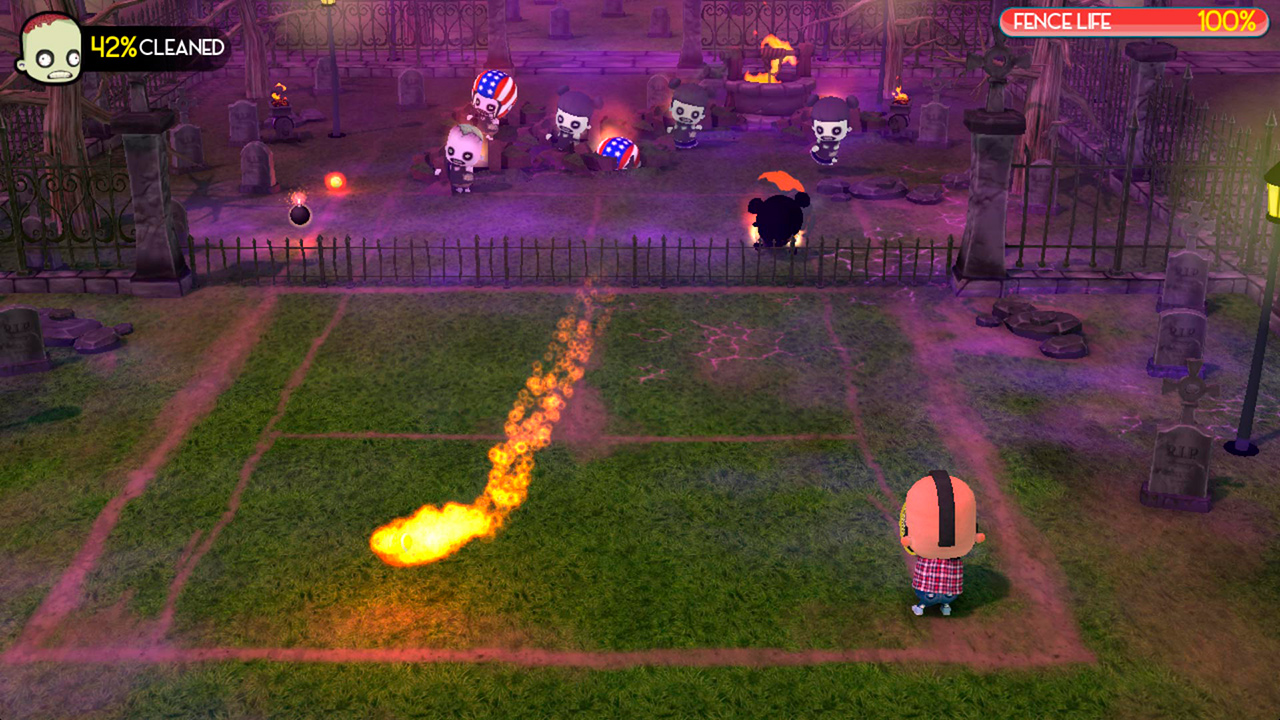This screenshot has width=1280, height=720.
Task: Select the bomb floating near the fence
Action: coord(299,218)
